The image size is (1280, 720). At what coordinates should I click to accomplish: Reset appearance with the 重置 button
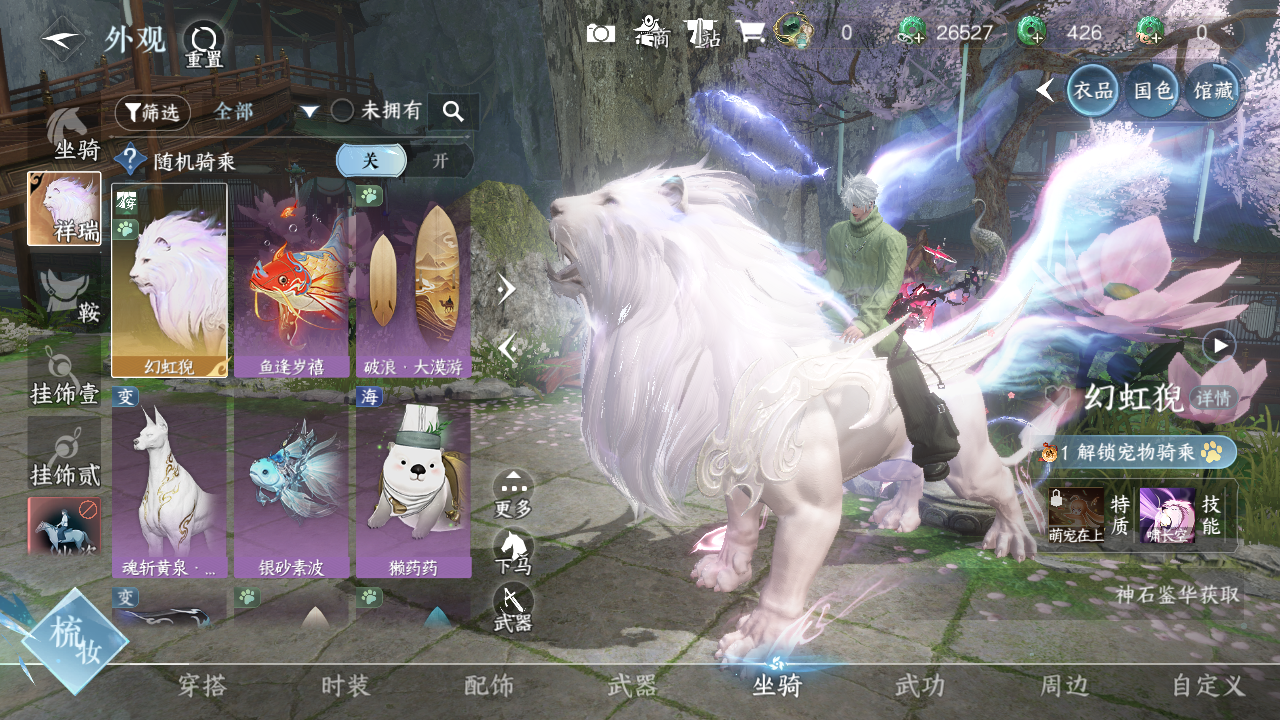[204, 43]
